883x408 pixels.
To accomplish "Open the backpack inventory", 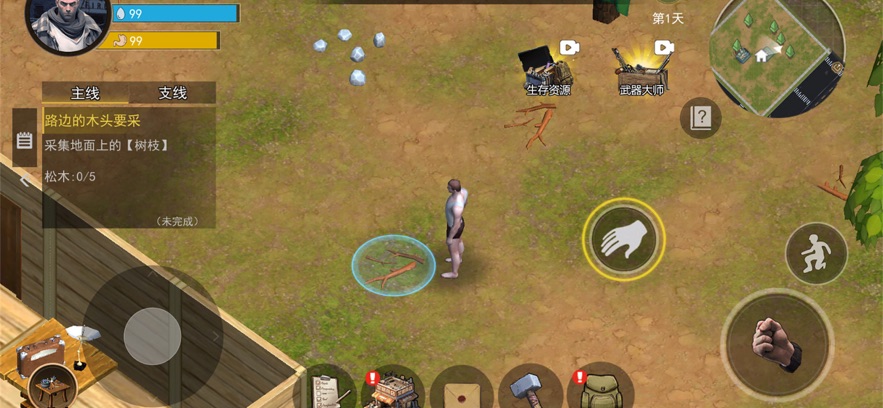I will tap(600, 388).
